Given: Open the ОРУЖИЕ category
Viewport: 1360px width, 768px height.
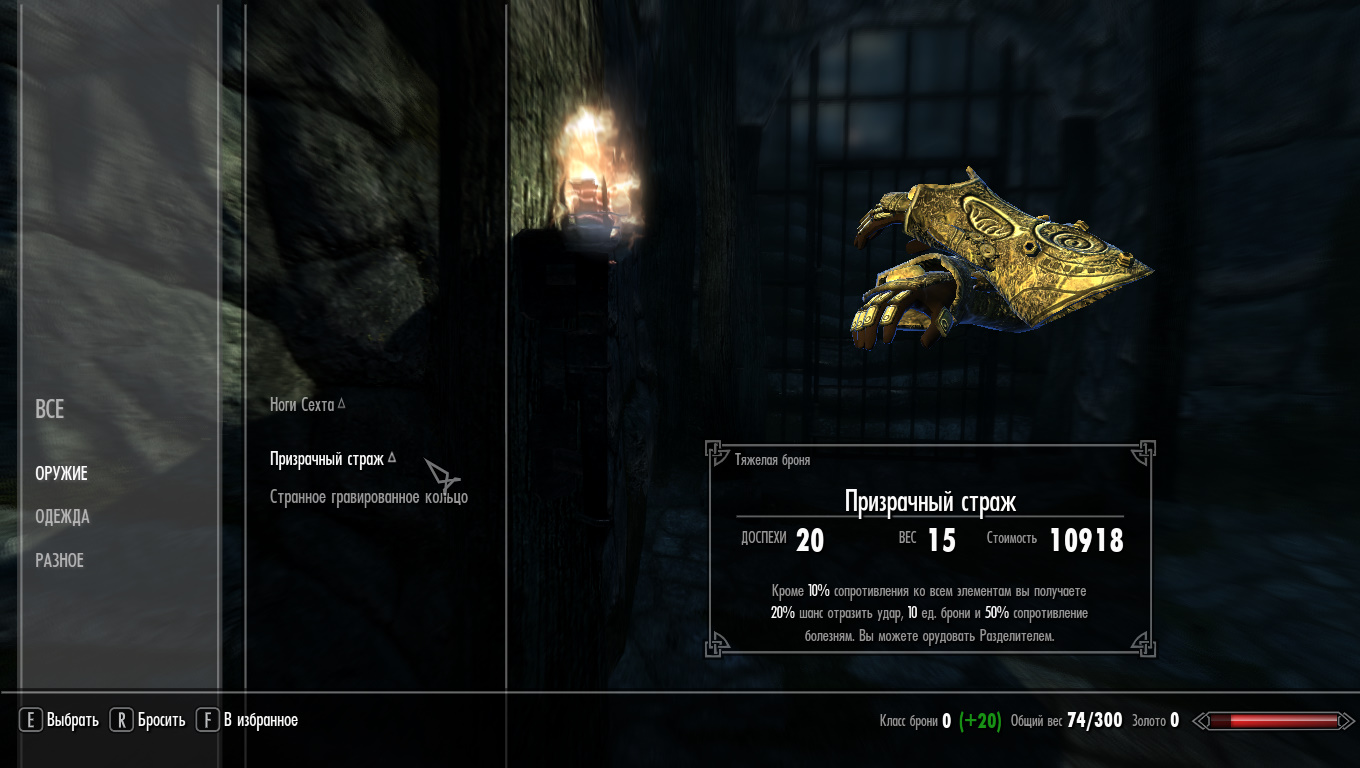Looking at the screenshot, I should tap(62, 474).
